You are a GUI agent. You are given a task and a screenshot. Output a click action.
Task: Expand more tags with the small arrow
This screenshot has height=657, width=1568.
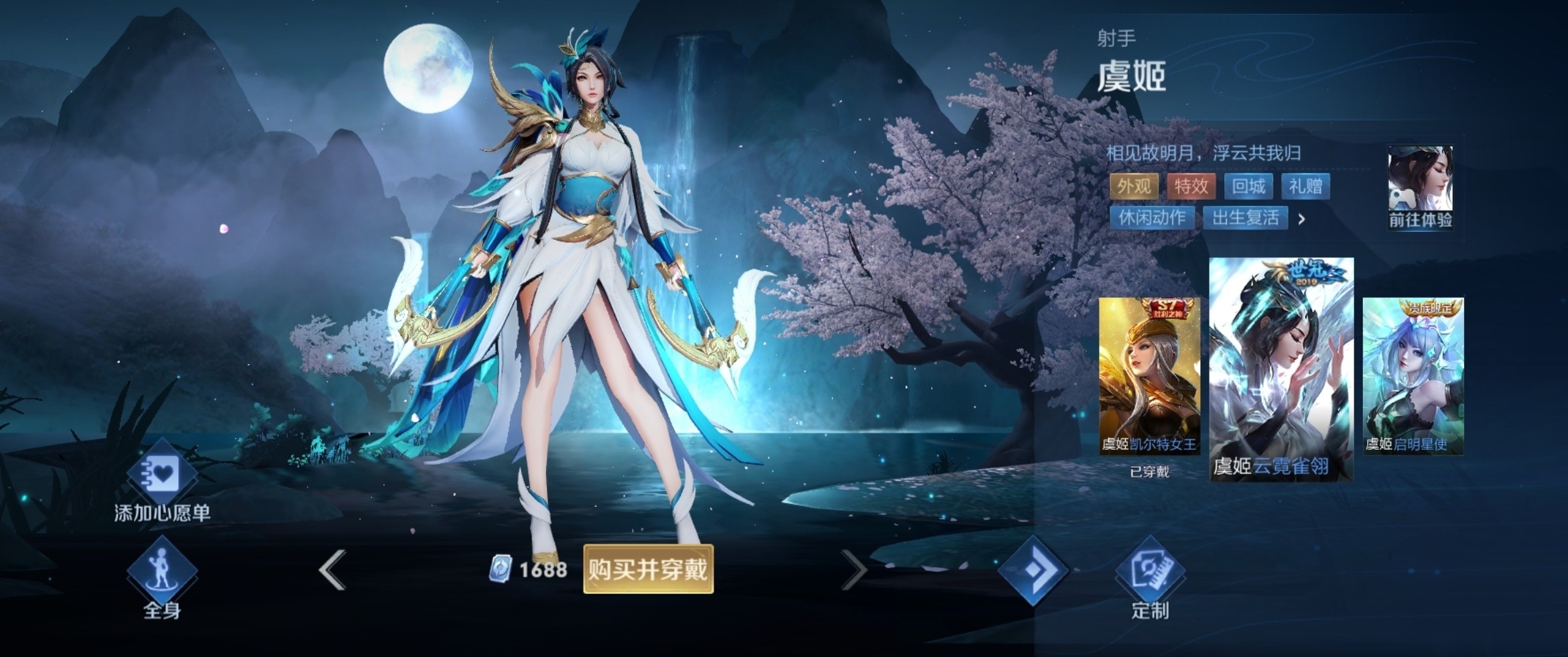(x=1301, y=219)
